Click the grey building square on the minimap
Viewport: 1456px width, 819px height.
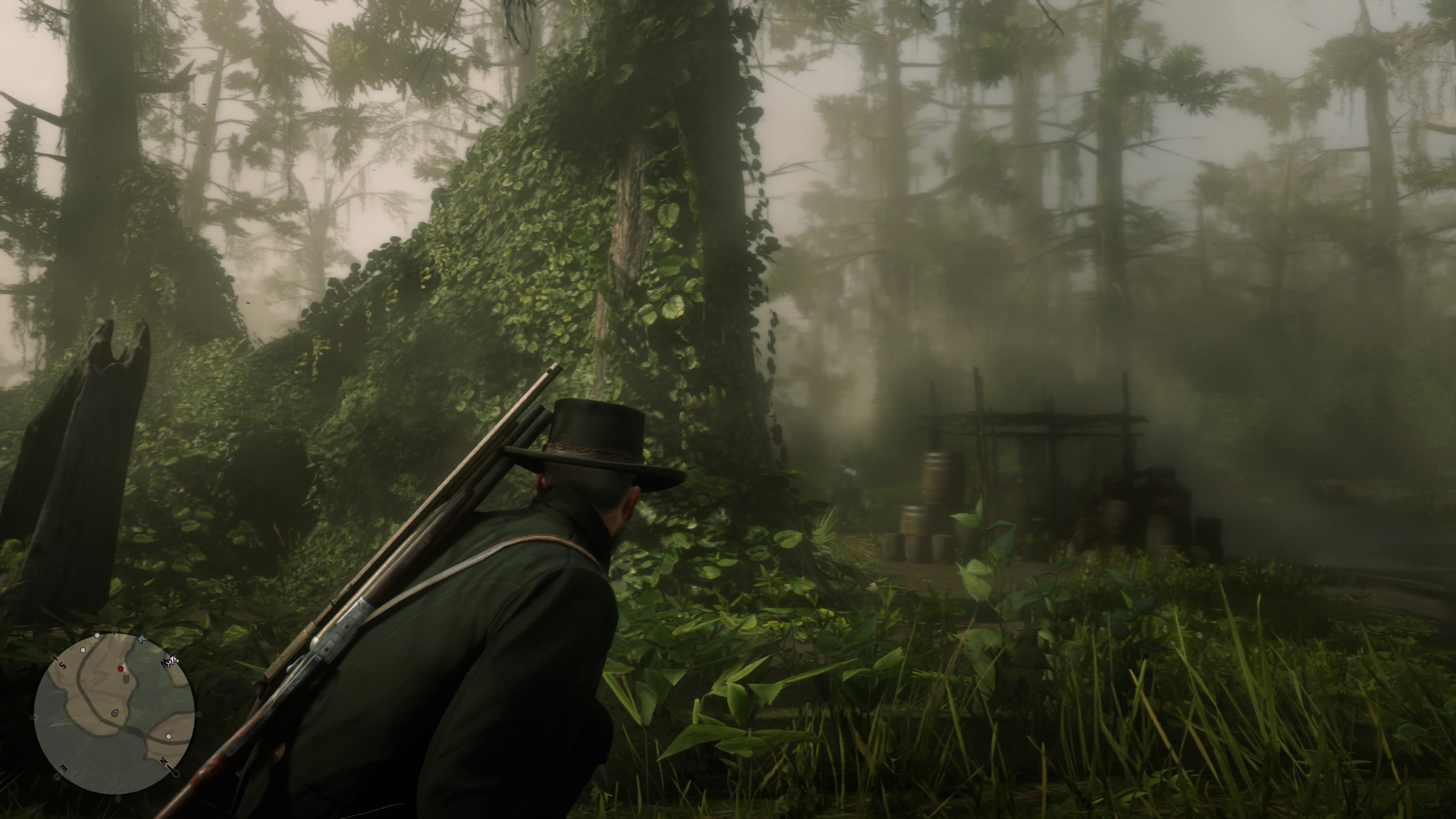click(126, 679)
